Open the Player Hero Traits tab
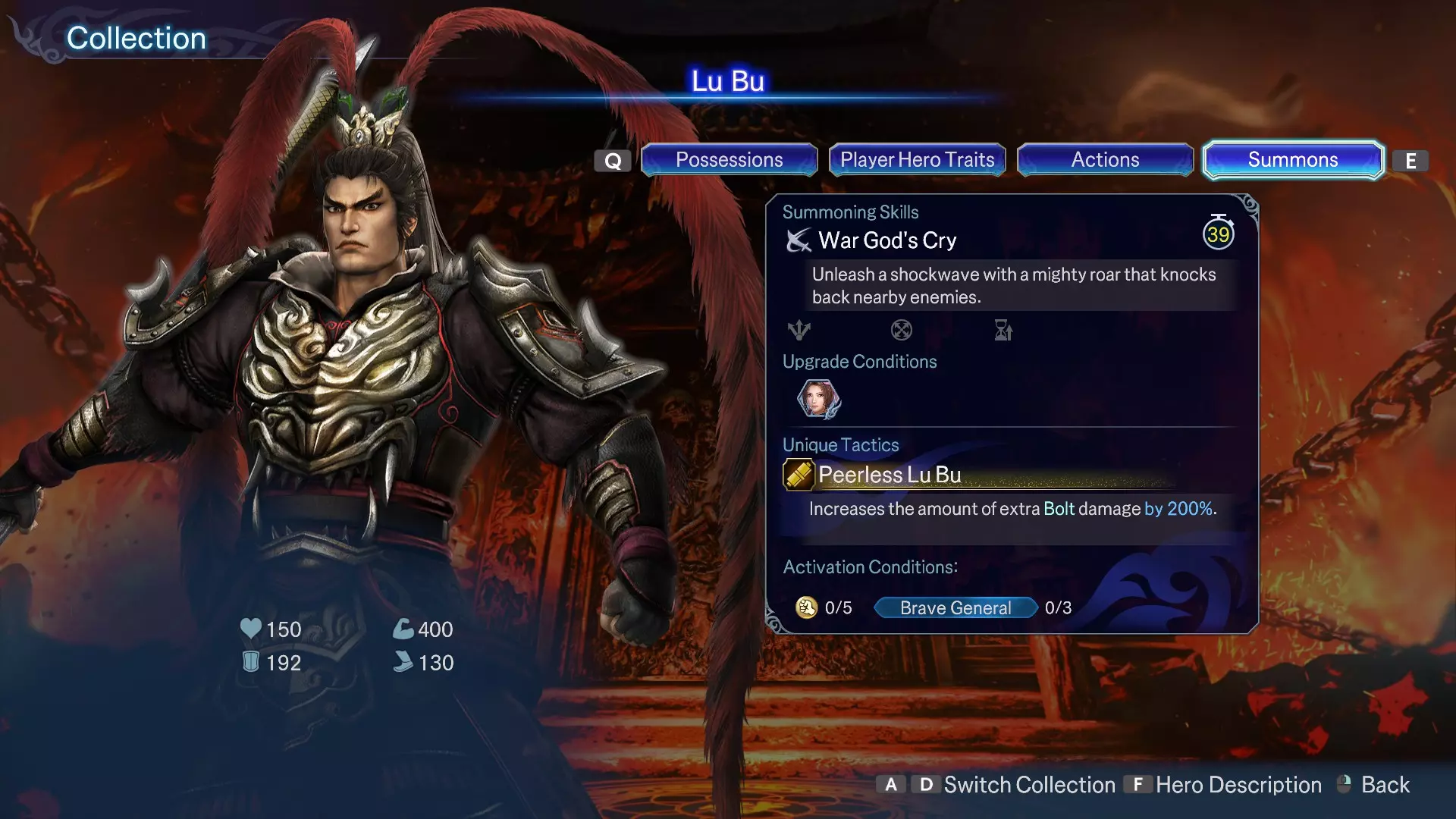The image size is (1456, 819). (x=917, y=160)
